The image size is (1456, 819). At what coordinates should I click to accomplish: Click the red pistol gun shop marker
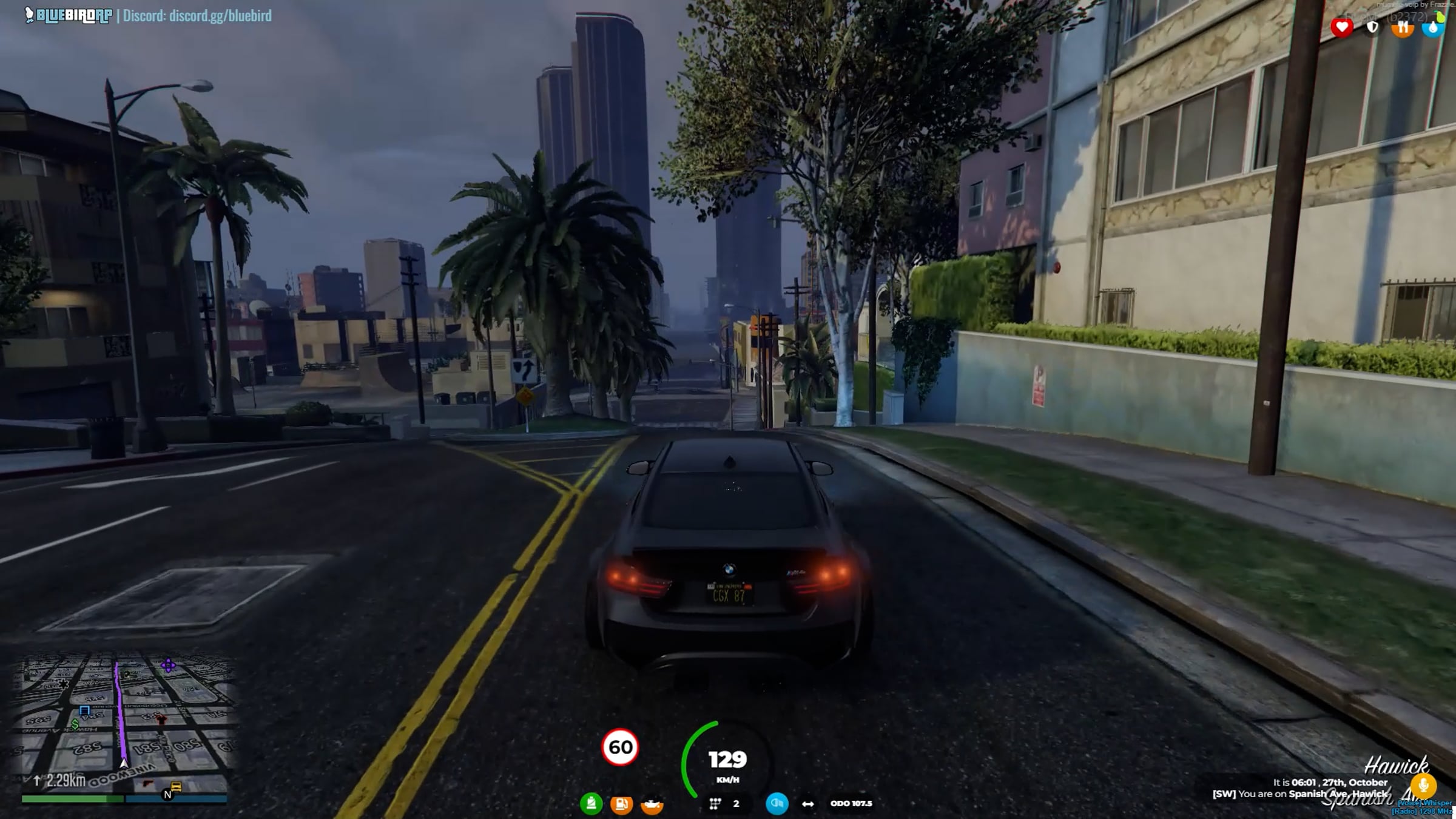pyautogui.click(x=147, y=784)
